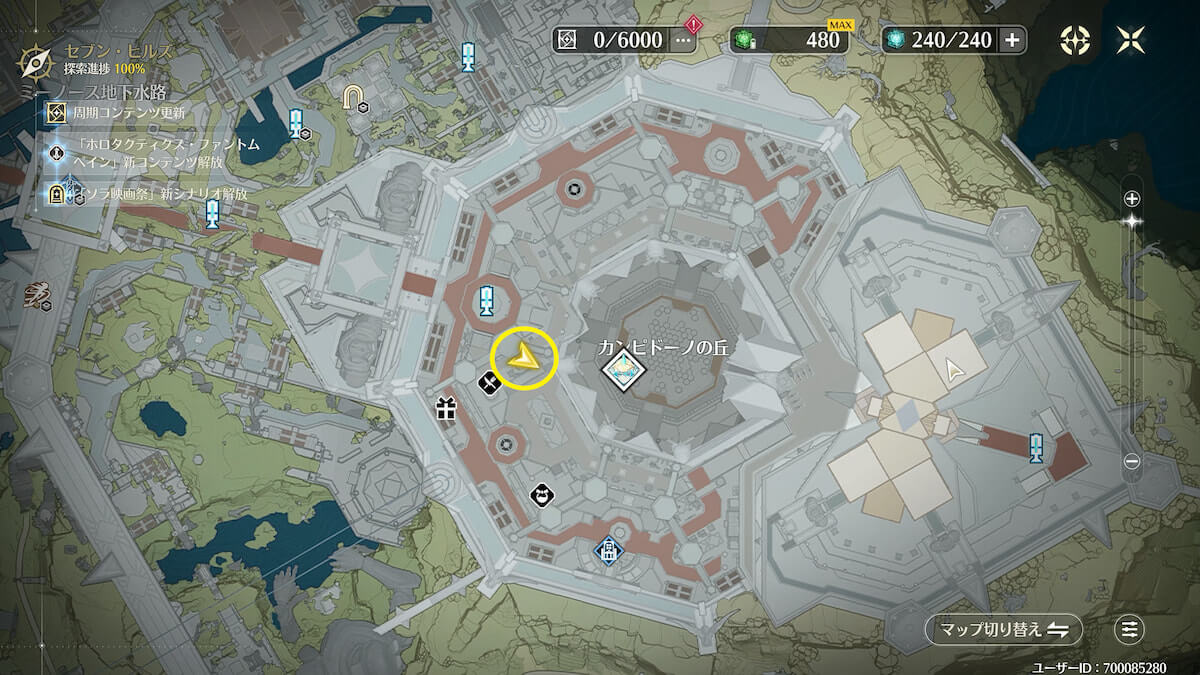Open the ホロタクティクス・ファントムペイン notification
This screenshot has width=1200, height=675.
(150, 153)
